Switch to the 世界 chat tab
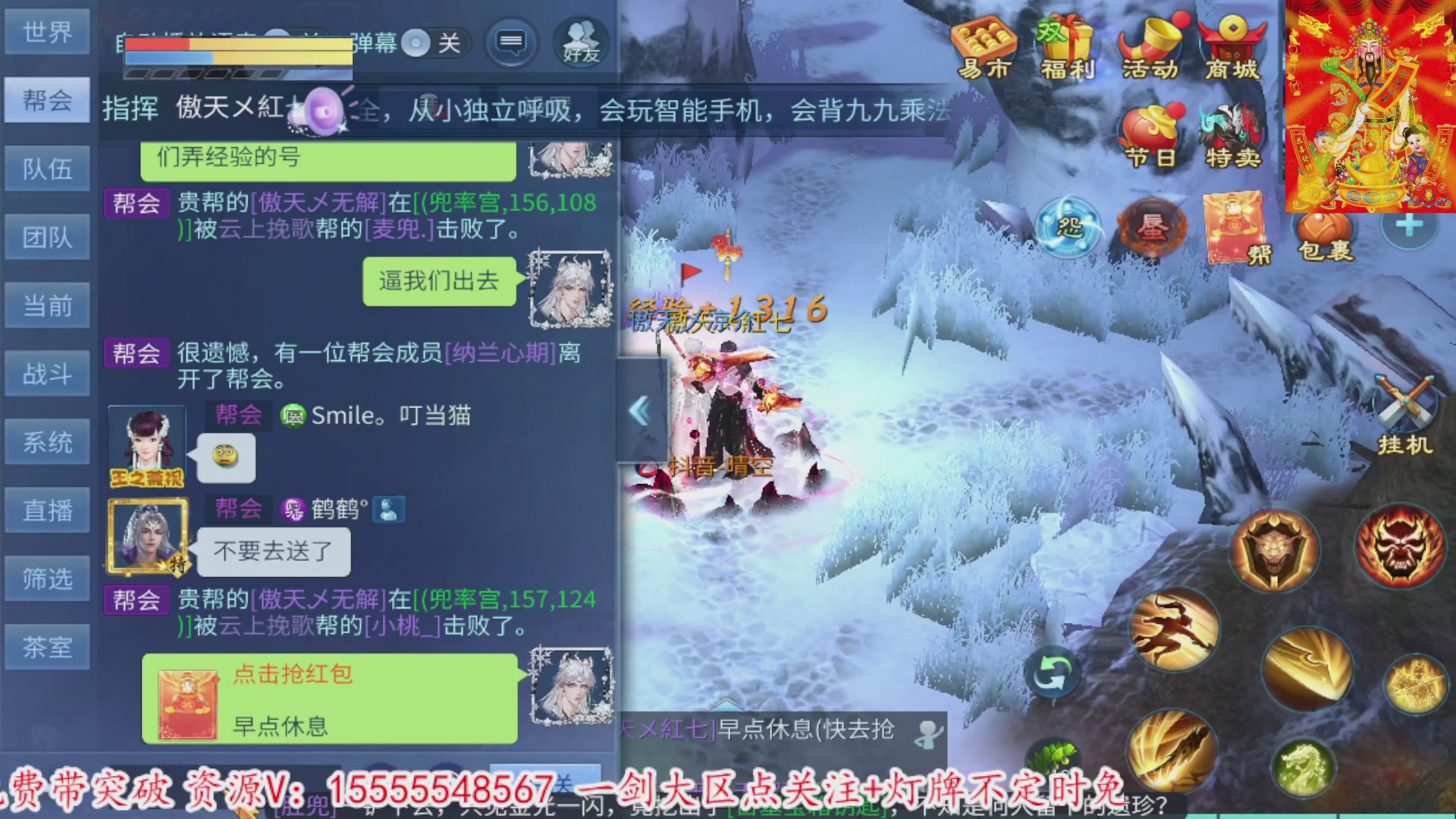Image resolution: width=1456 pixels, height=819 pixels. [x=47, y=32]
